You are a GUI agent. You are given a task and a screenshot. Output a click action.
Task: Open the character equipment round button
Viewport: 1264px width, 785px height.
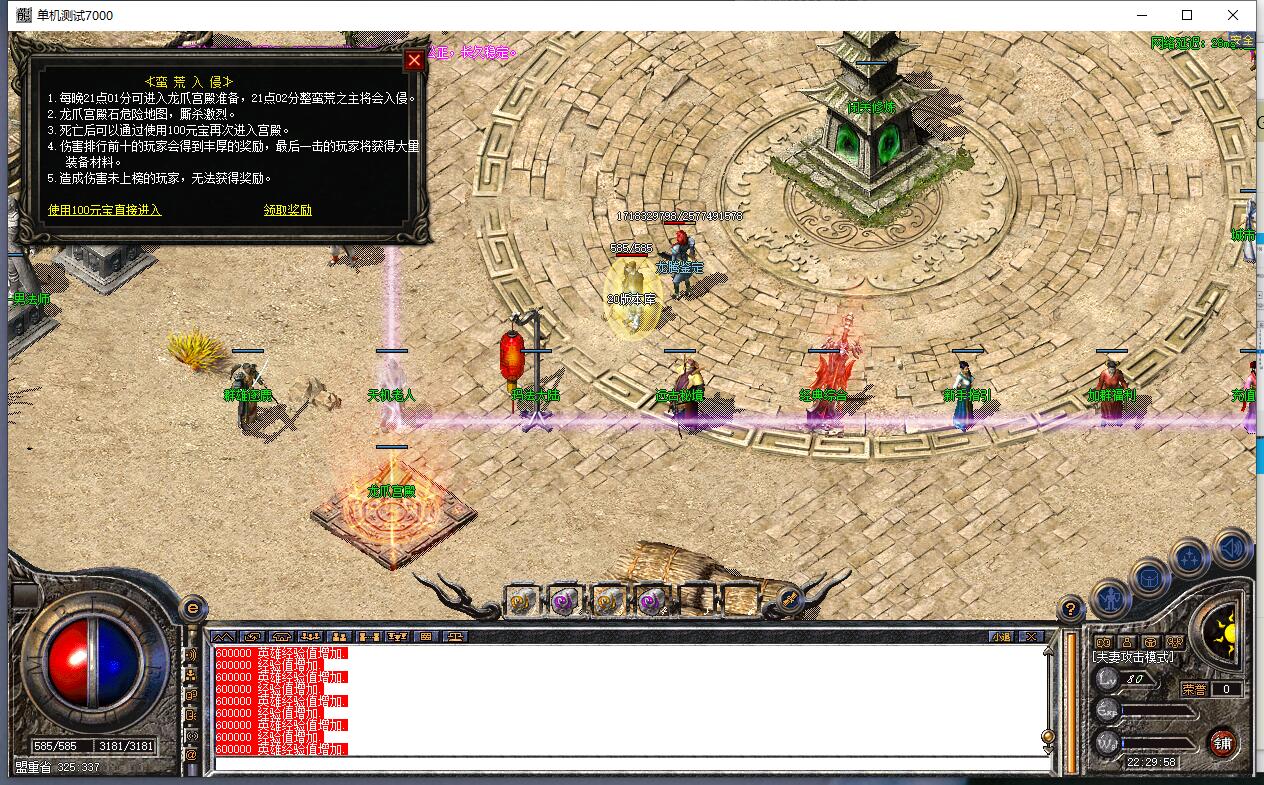pos(1110,599)
